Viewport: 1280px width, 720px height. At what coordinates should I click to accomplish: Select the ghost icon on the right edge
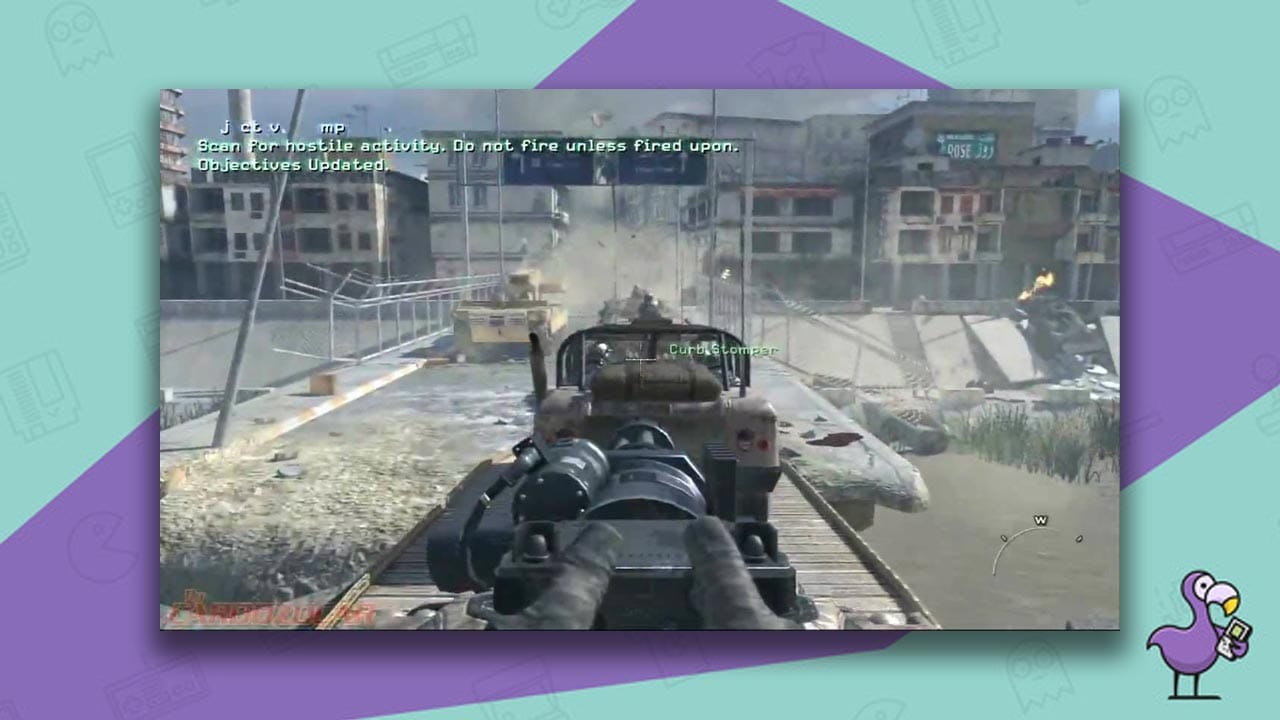coord(1176,110)
